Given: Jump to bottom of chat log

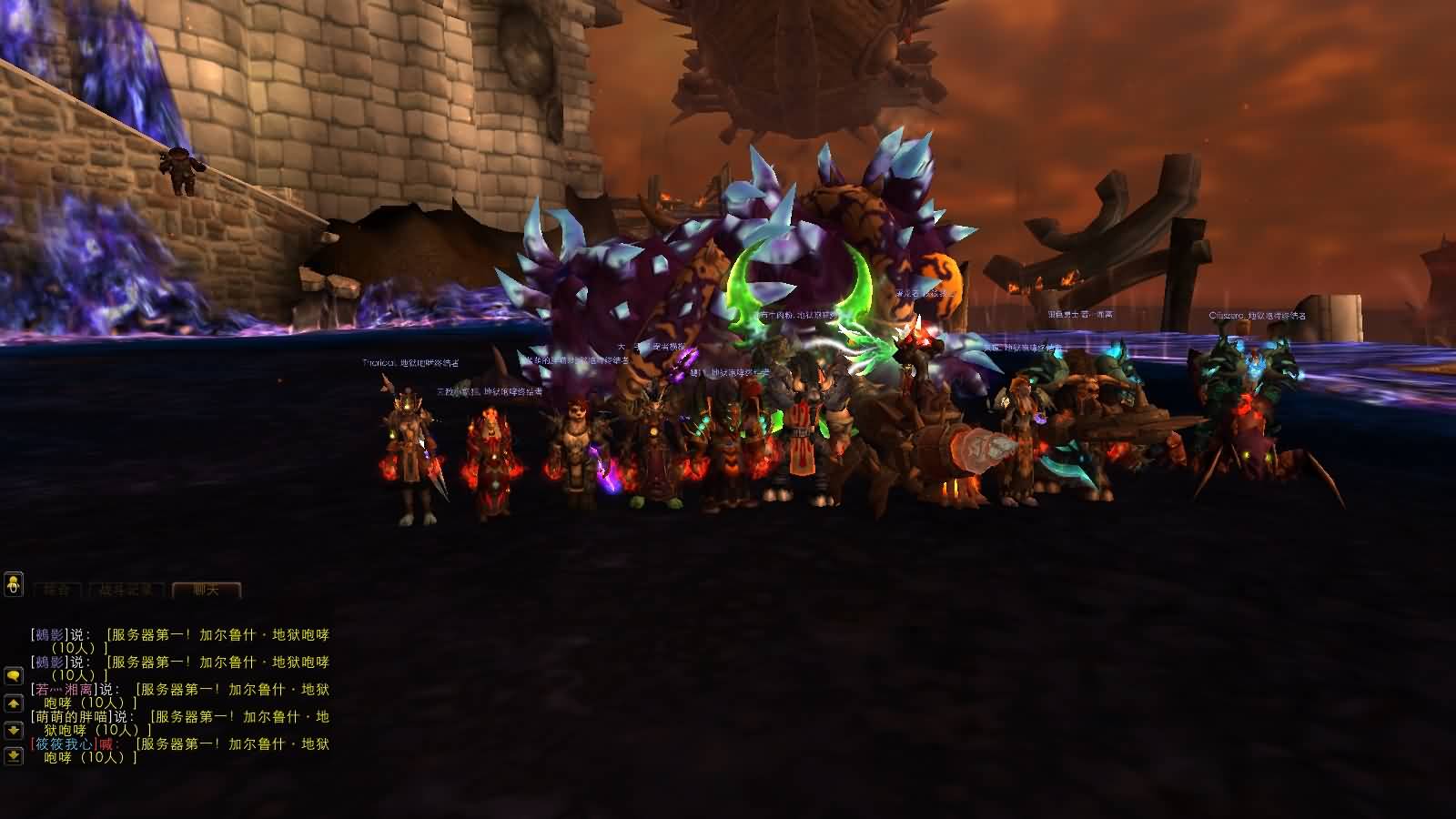Looking at the screenshot, I should 14,755.
